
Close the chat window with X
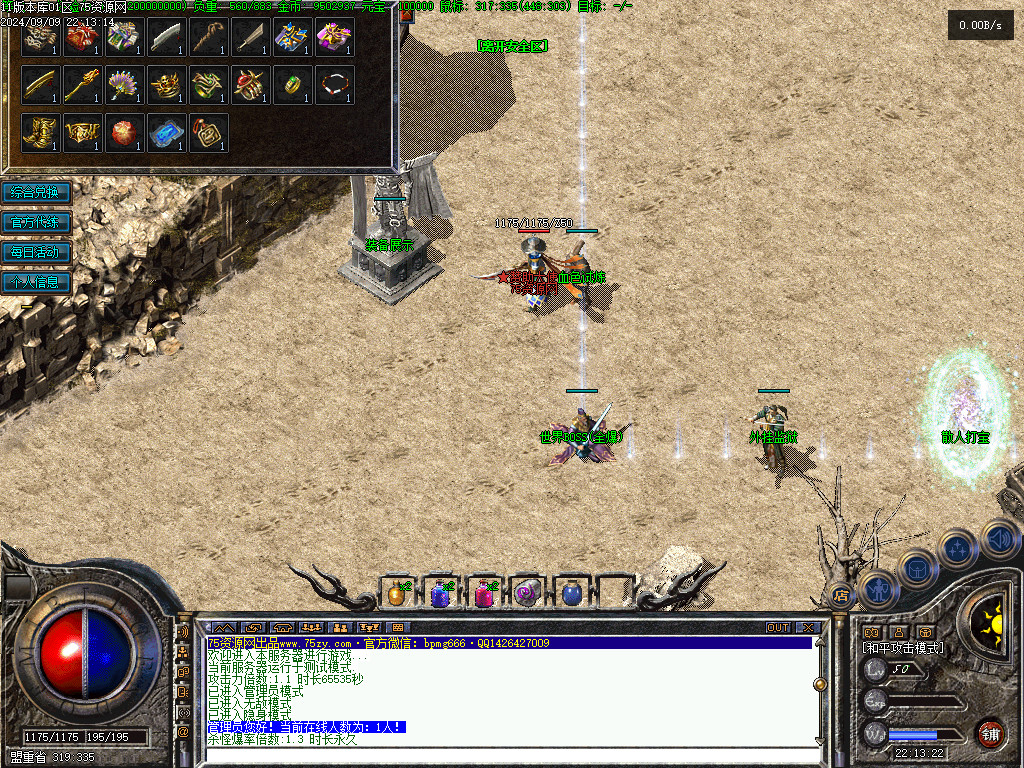[x=807, y=627]
